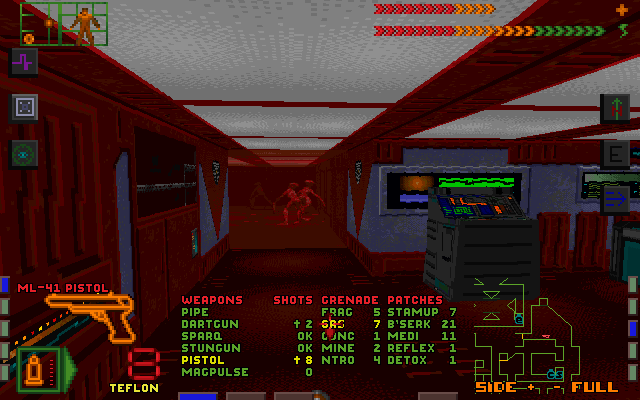Activate the purple waveform biorhythm button
This screenshot has height=400, width=640.
pos(24,61)
